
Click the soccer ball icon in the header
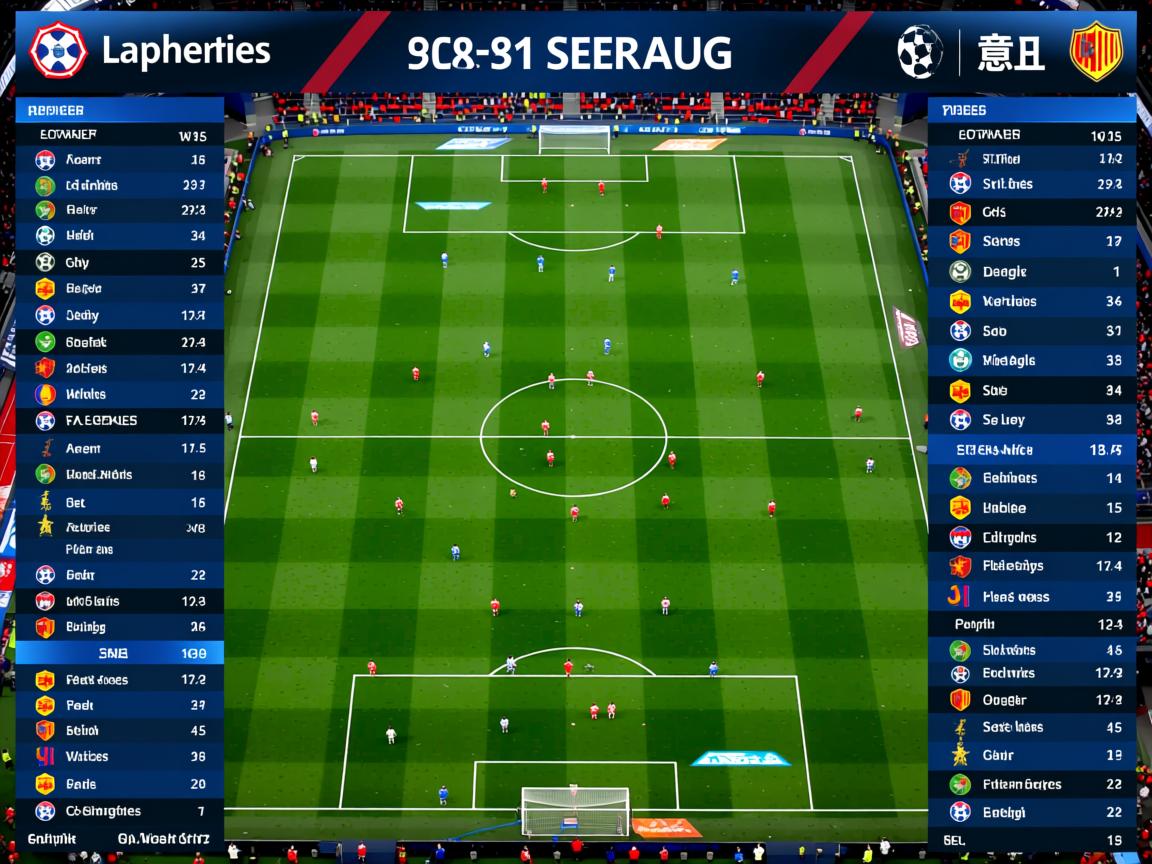920,51
